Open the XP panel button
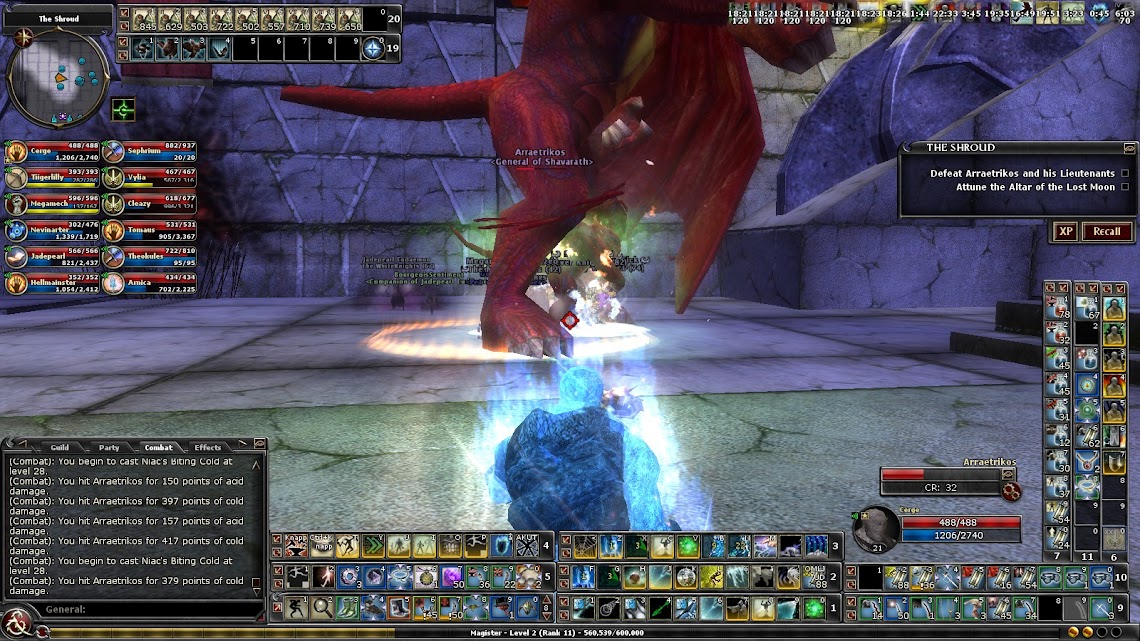Screen dimensions: 1140x641 click(x=1065, y=231)
